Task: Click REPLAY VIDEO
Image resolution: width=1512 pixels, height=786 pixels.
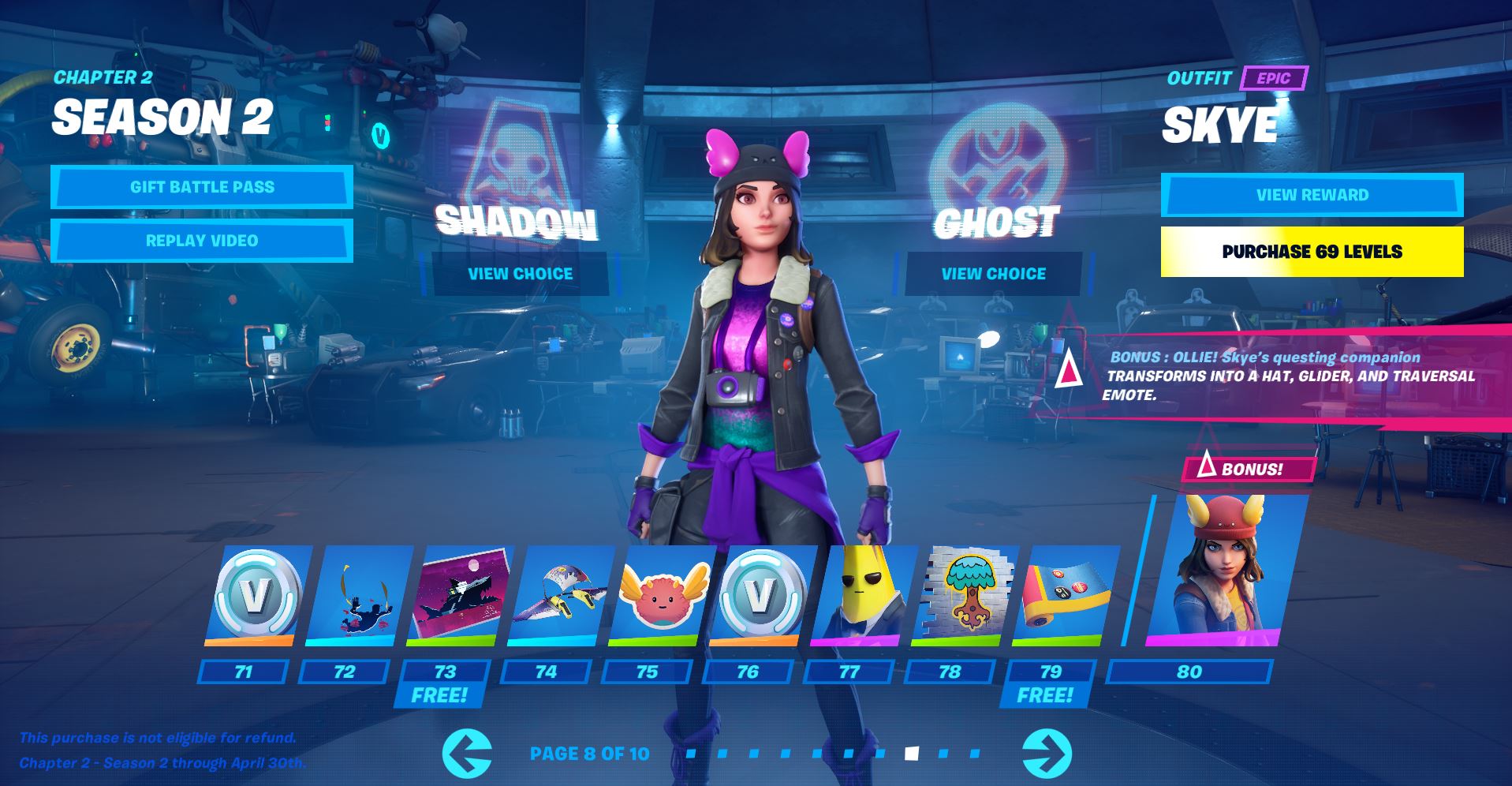Action: (201, 241)
